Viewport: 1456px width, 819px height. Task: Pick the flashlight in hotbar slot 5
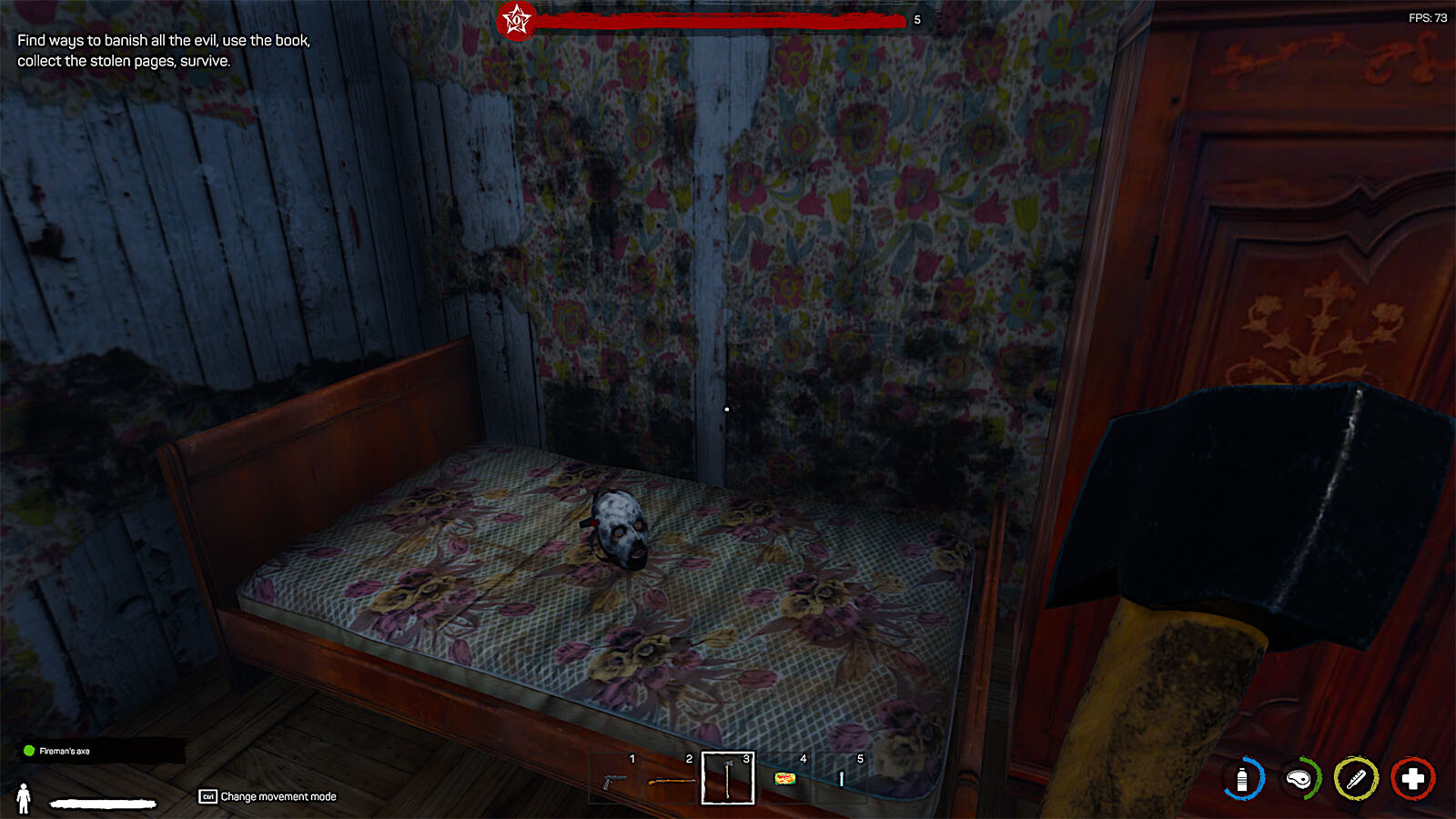coord(842,779)
